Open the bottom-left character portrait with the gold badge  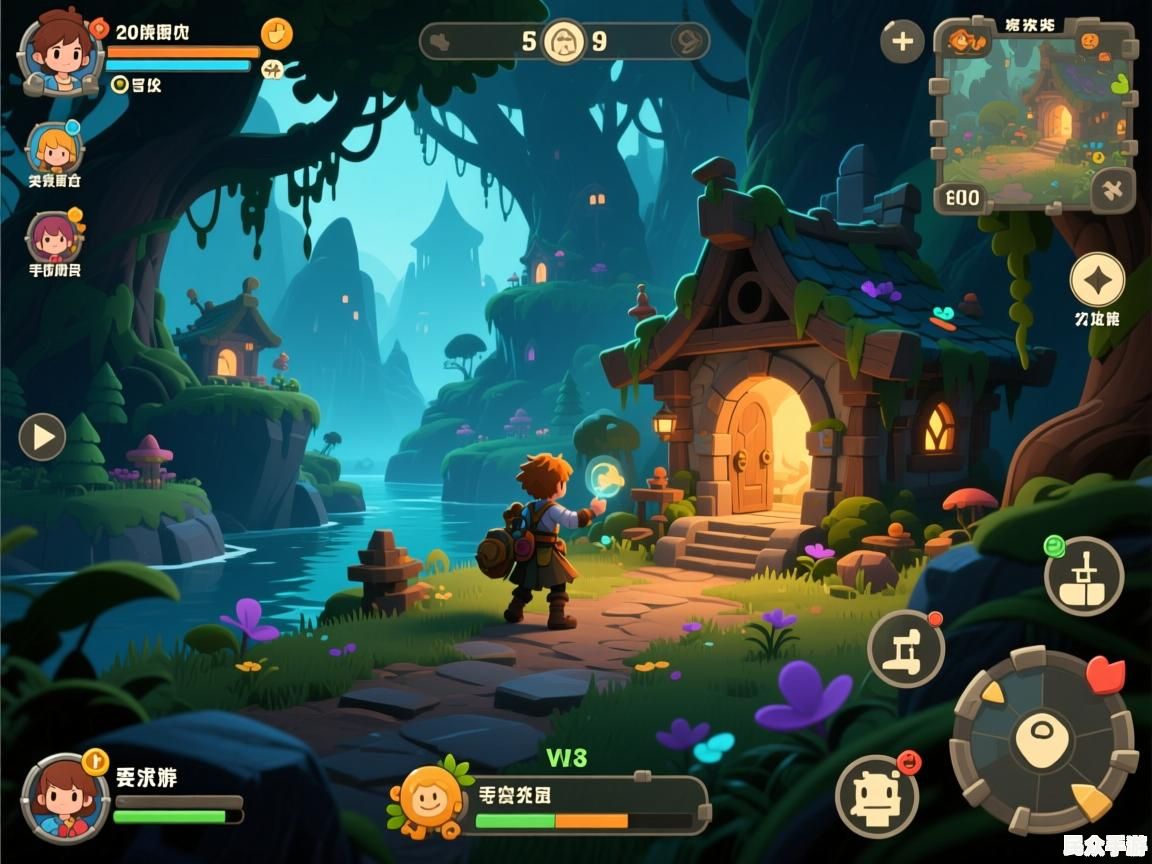[65, 797]
